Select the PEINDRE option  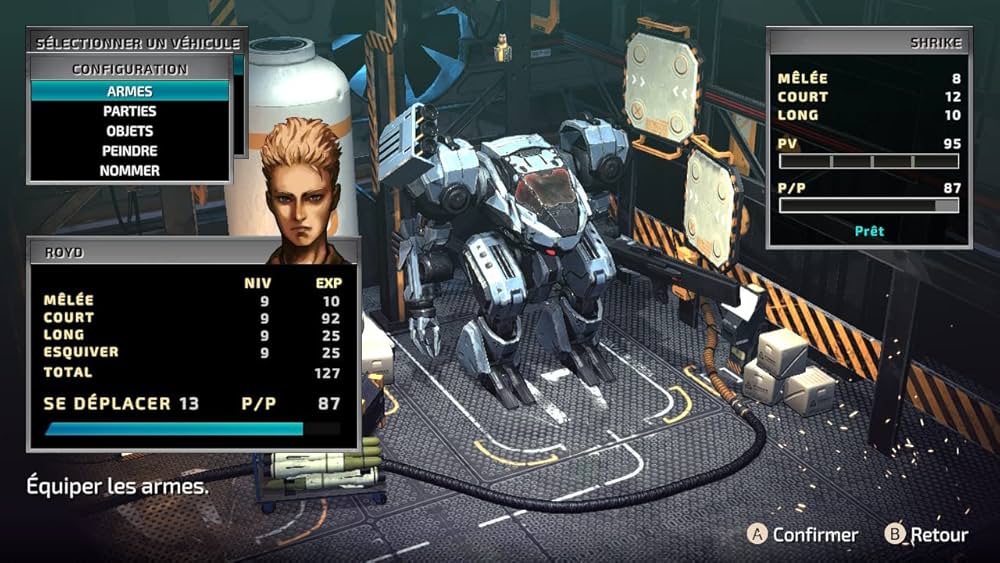point(130,151)
